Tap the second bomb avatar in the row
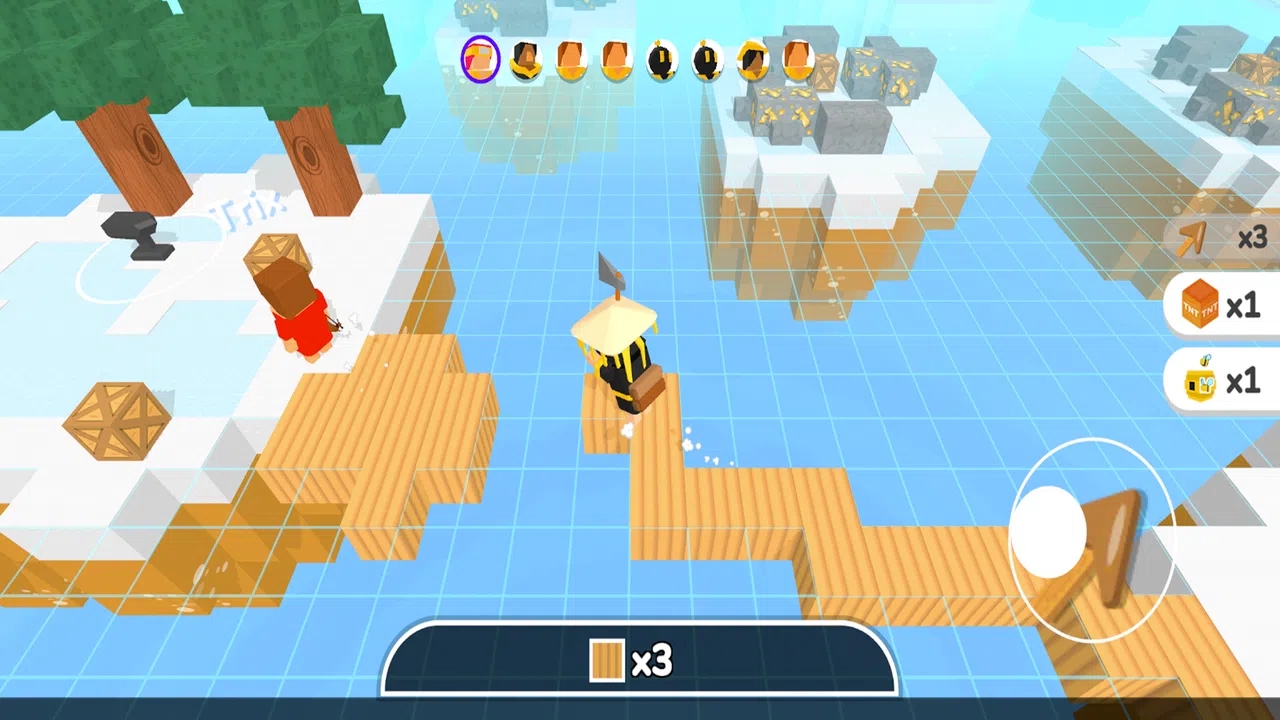The image size is (1280, 720). point(708,60)
